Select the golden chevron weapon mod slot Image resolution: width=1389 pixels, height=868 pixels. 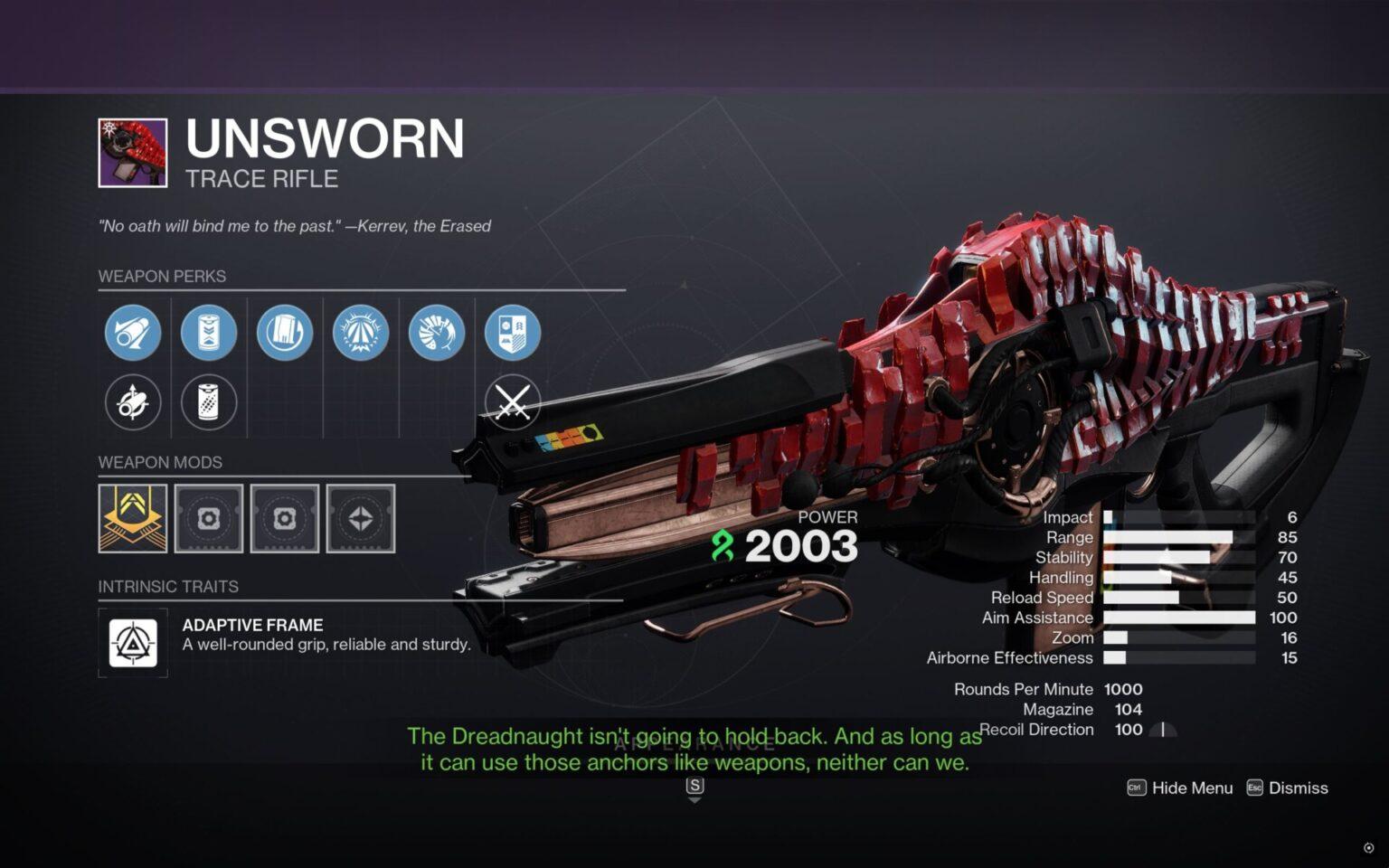(133, 518)
